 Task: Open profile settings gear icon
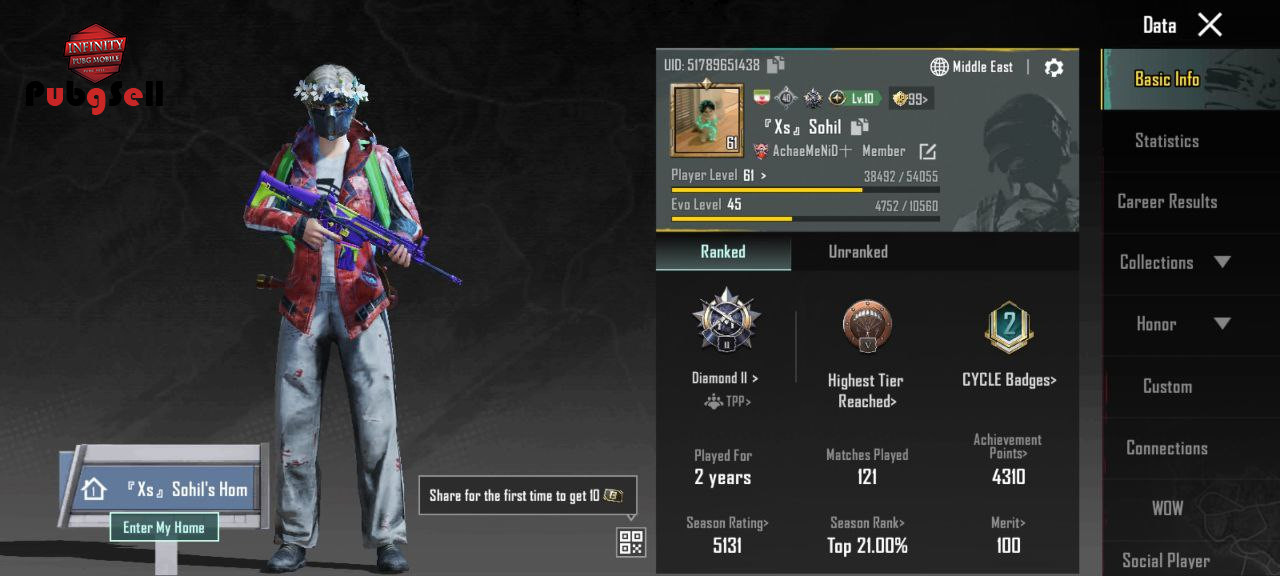pyautogui.click(x=1054, y=67)
